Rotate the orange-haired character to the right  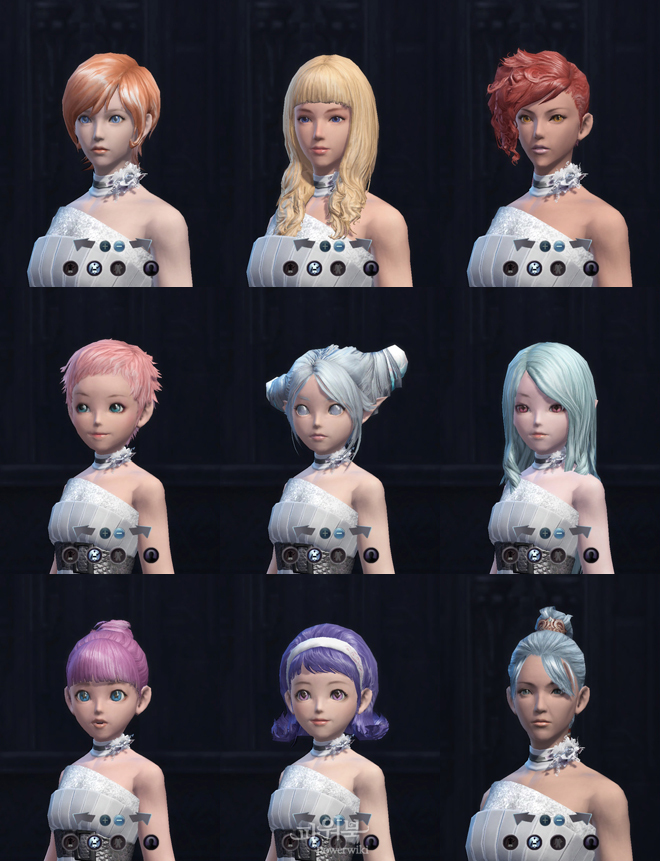(141, 245)
